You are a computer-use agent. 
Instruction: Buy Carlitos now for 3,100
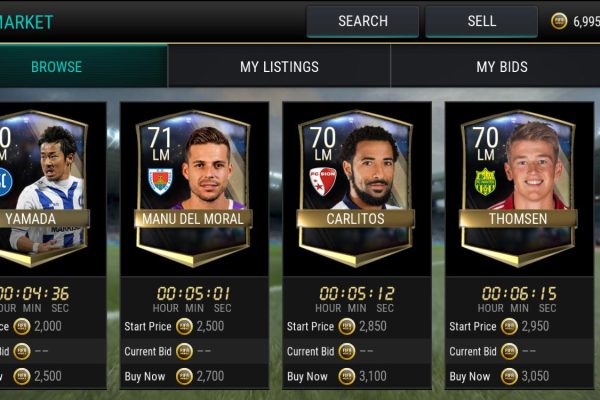coord(356,377)
